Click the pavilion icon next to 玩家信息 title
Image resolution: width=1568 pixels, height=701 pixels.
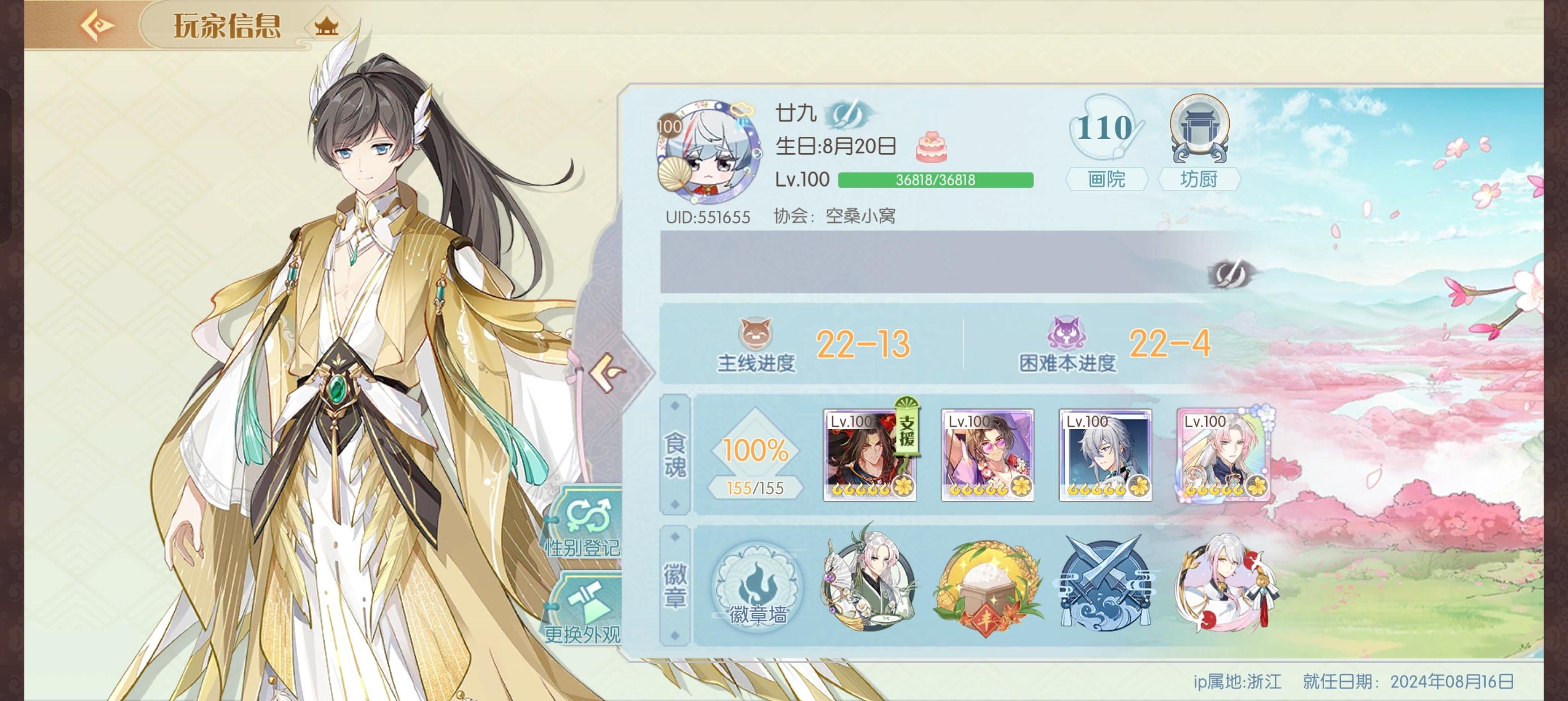click(328, 25)
